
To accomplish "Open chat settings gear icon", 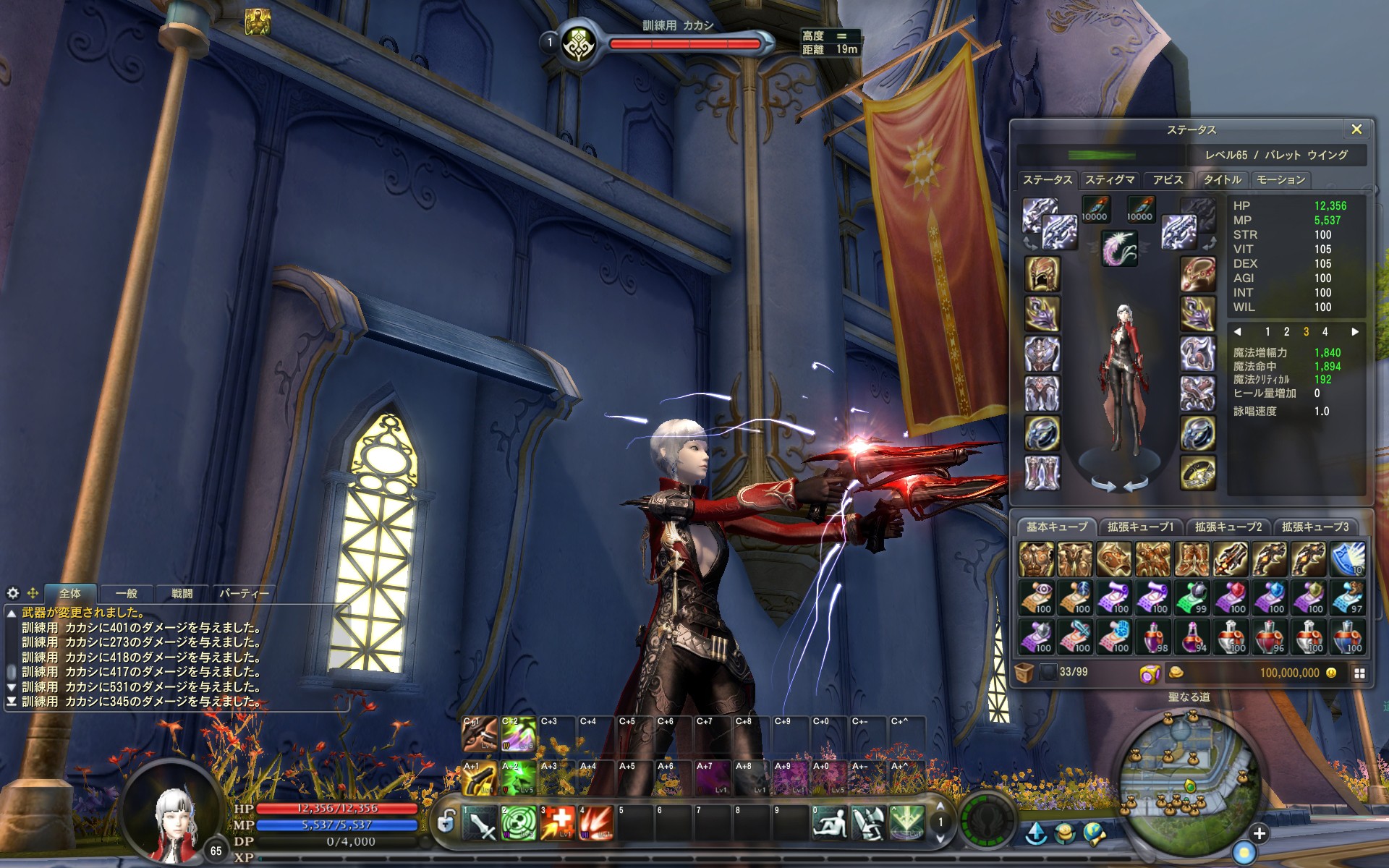I will [x=13, y=593].
